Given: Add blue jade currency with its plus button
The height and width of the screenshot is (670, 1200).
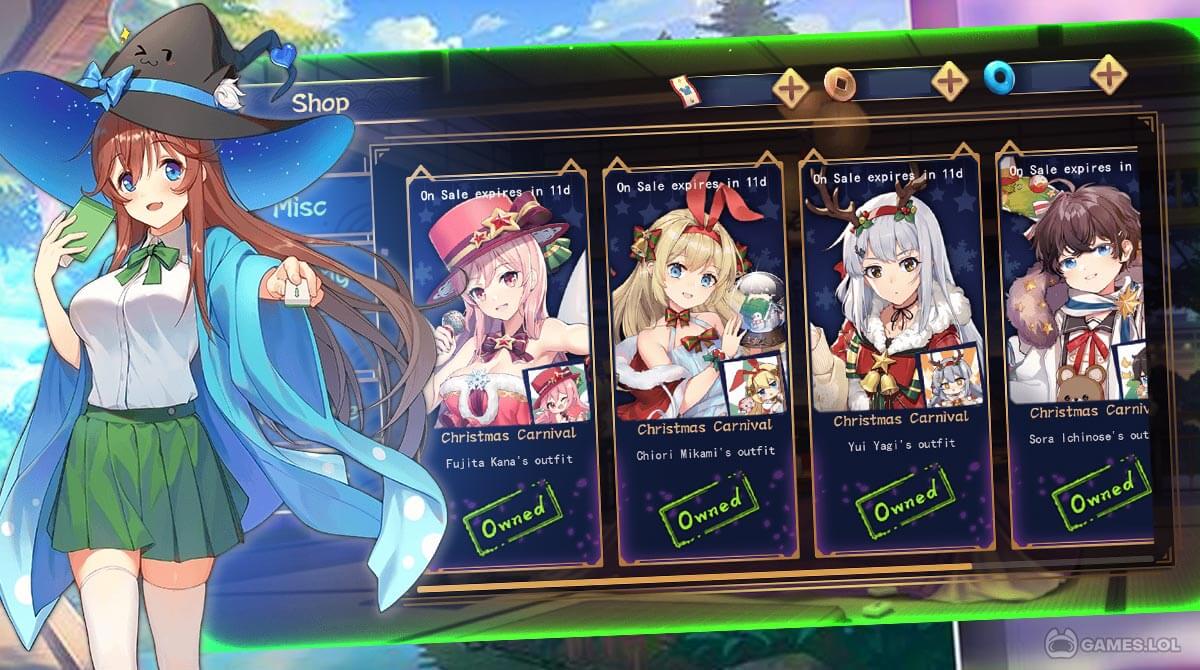Looking at the screenshot, I should click(x=1108, y=73).
